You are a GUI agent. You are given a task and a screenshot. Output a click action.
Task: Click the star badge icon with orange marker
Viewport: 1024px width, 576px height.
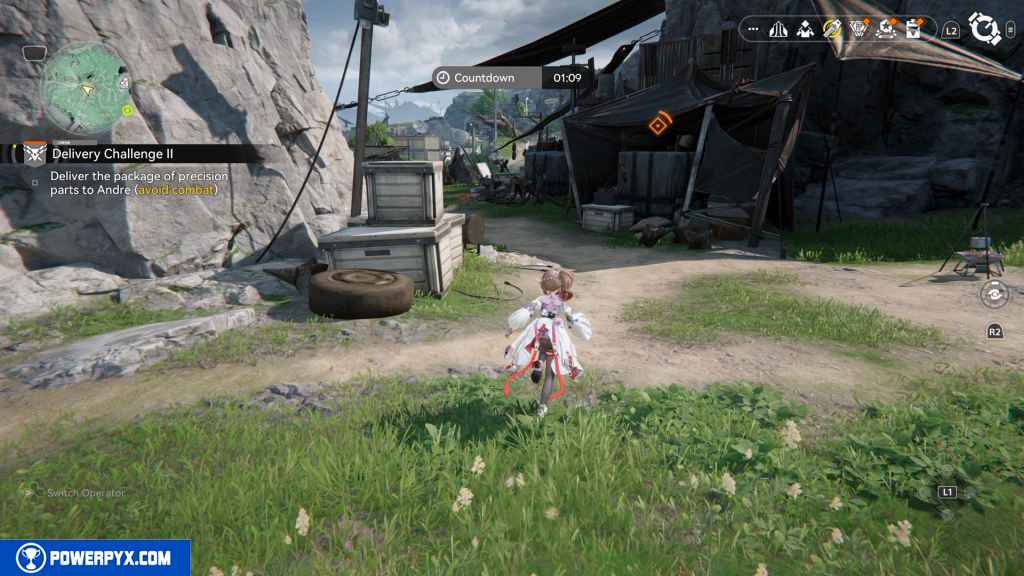coord(884,30)
